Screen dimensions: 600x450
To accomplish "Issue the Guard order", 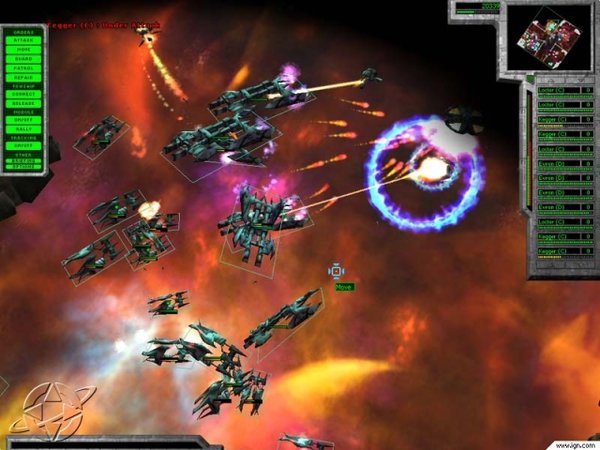I will pos(22,59).
